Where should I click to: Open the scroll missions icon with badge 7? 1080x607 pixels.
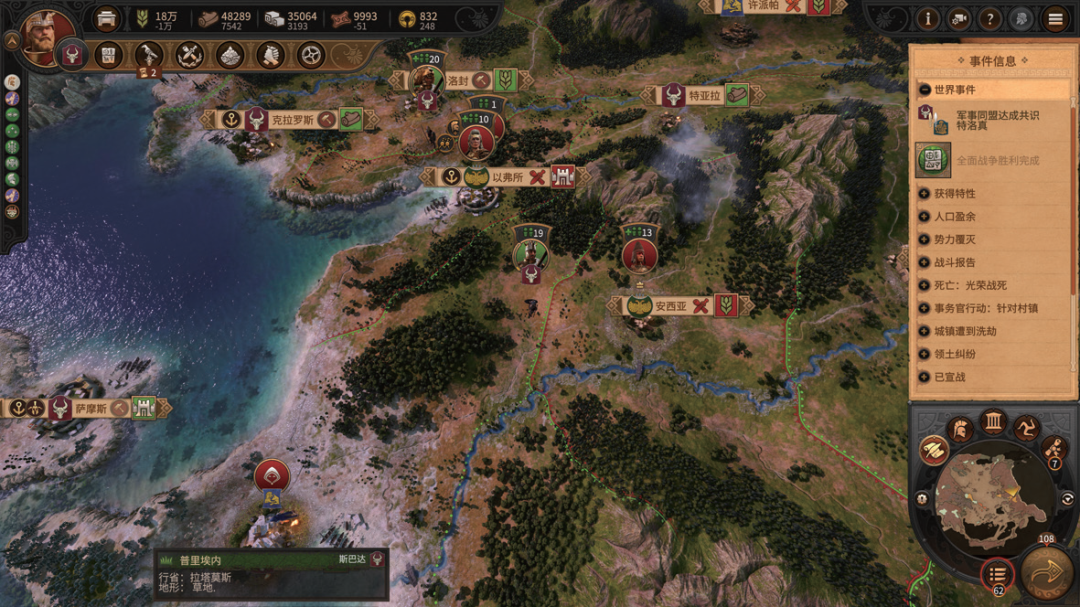click(x=1052, y=449)
